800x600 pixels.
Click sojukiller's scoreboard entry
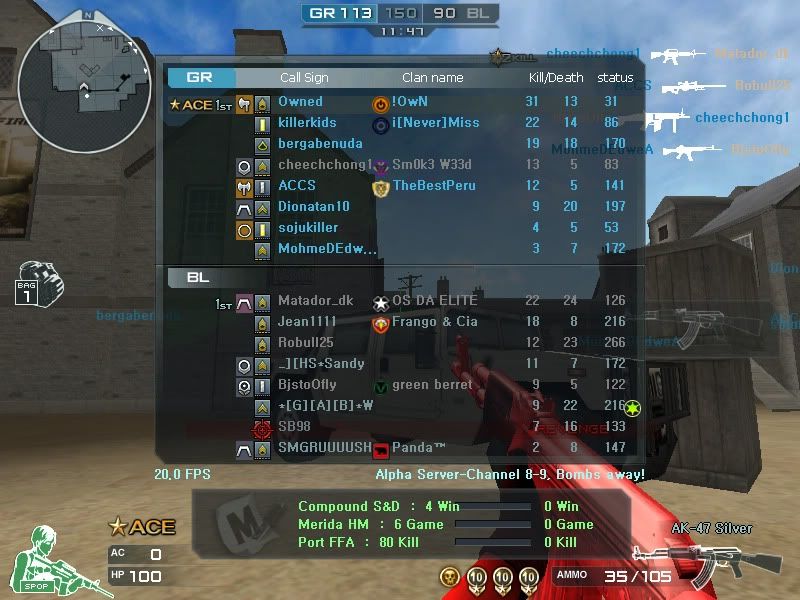[x=308, y=228]
